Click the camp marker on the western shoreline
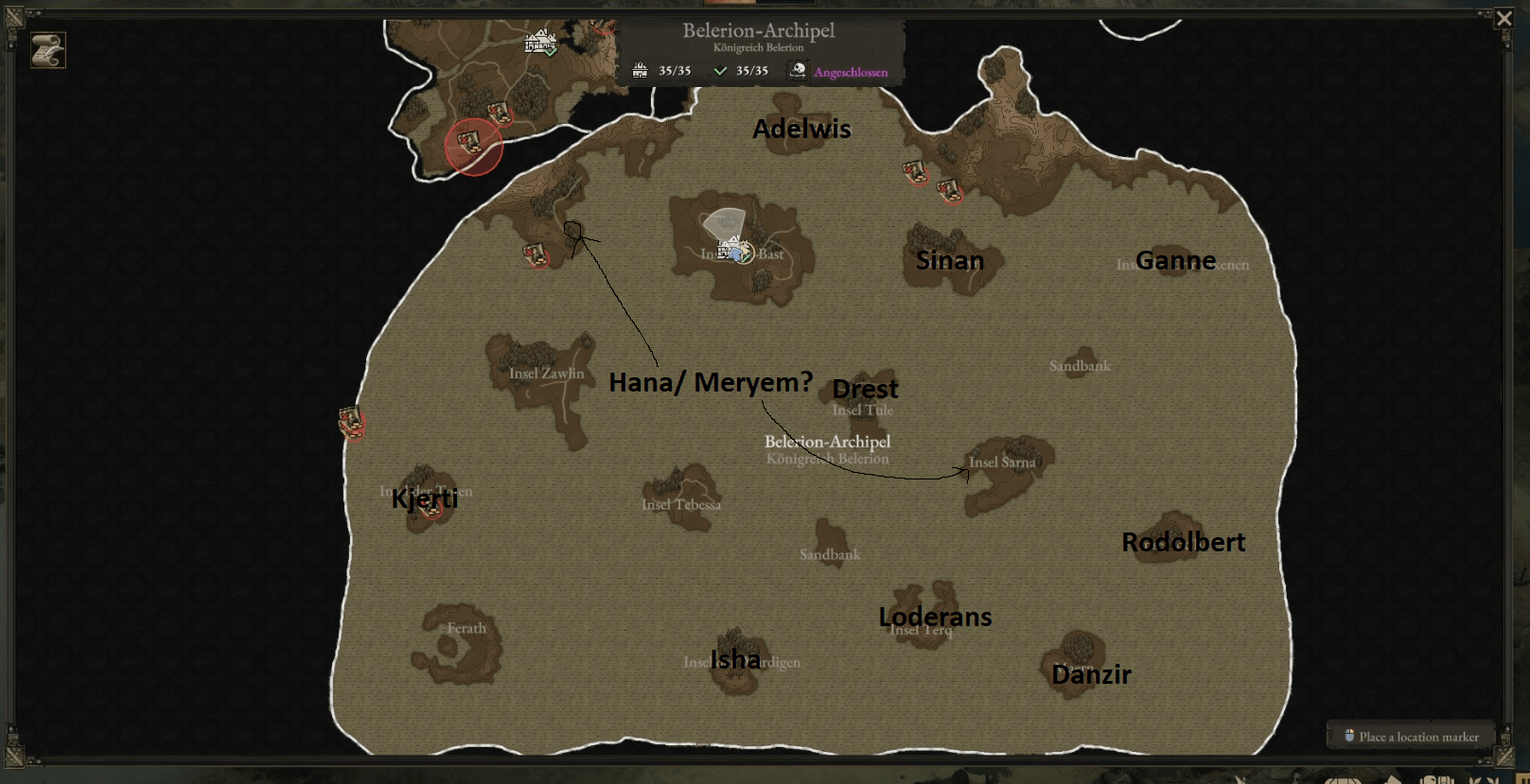The width and height of the screenshot is (1530, 784). coord(349,424)
